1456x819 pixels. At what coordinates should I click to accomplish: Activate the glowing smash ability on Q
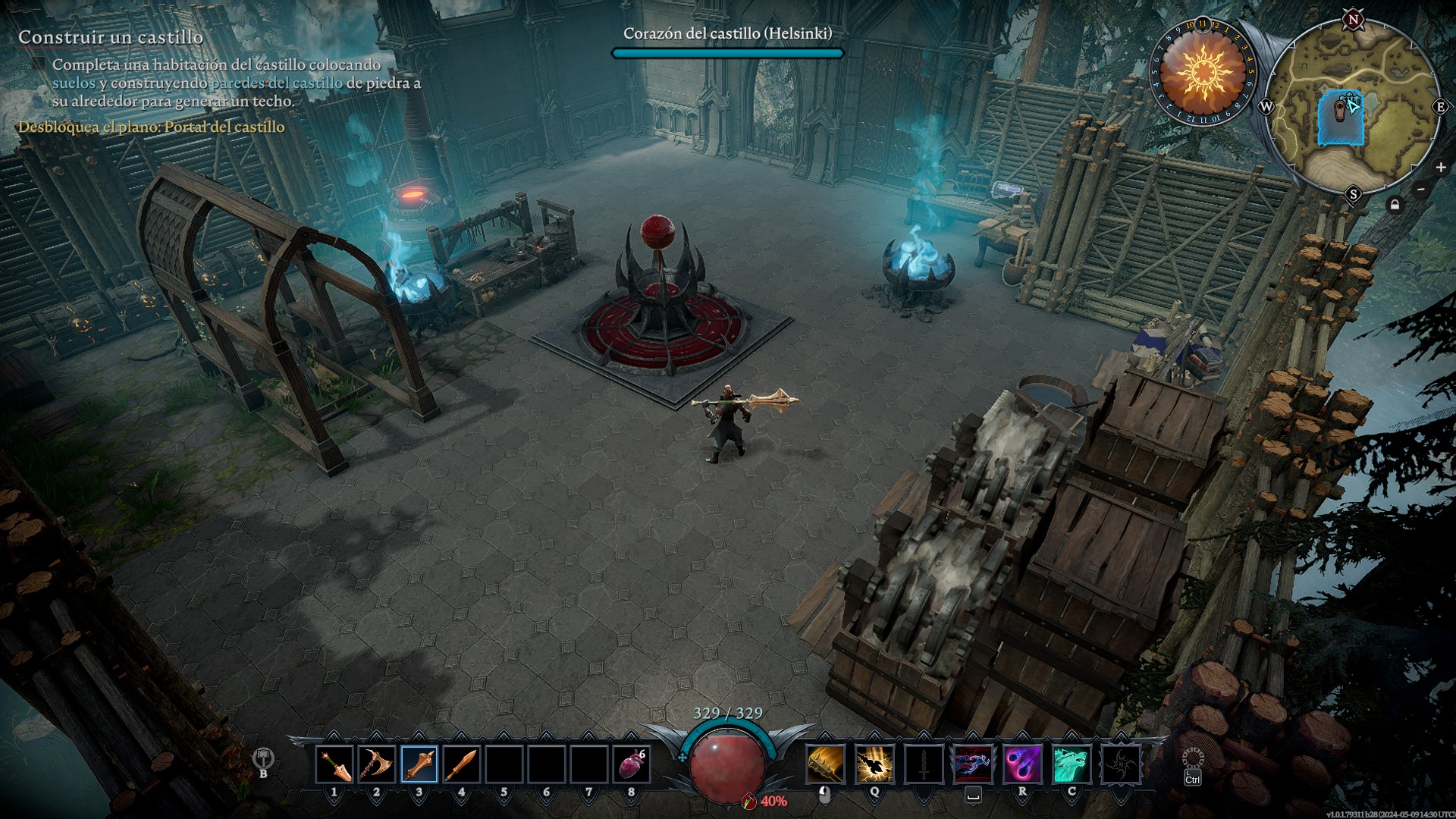tap(874, 764)
